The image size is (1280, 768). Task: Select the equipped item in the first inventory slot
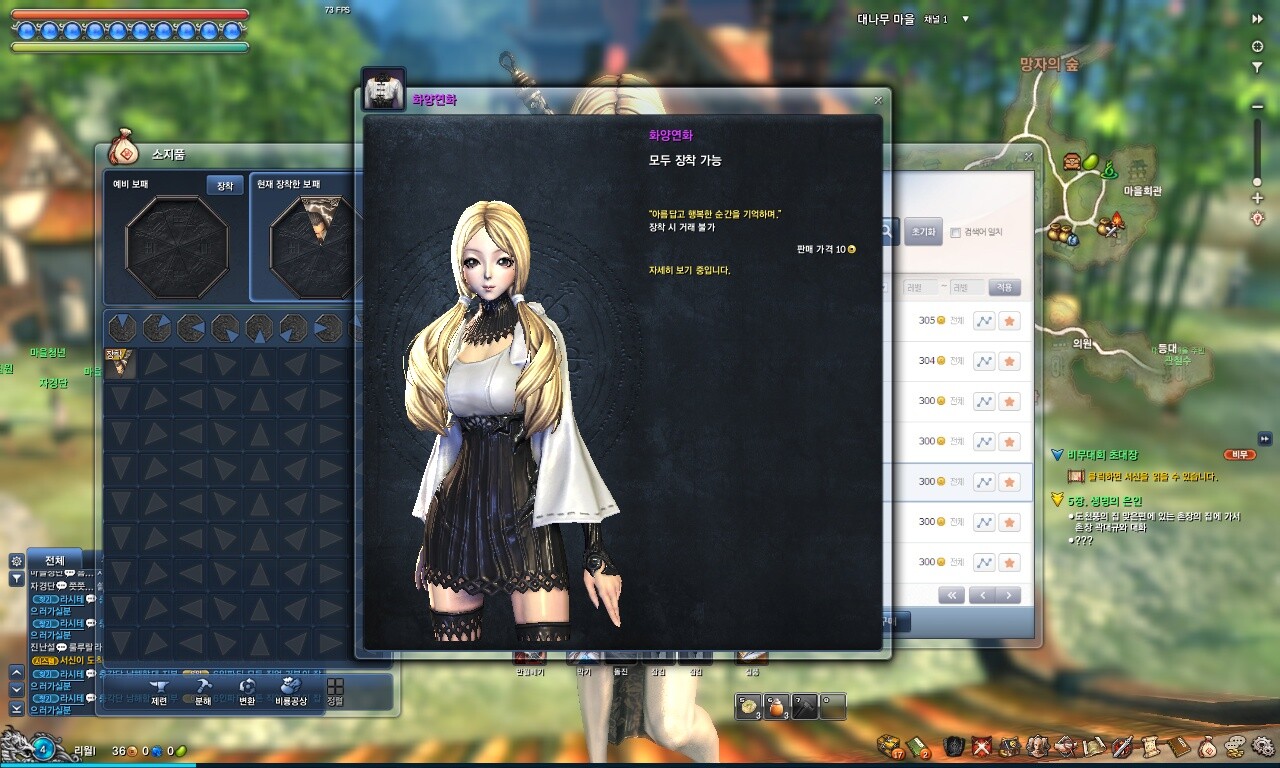click(121, 363)
